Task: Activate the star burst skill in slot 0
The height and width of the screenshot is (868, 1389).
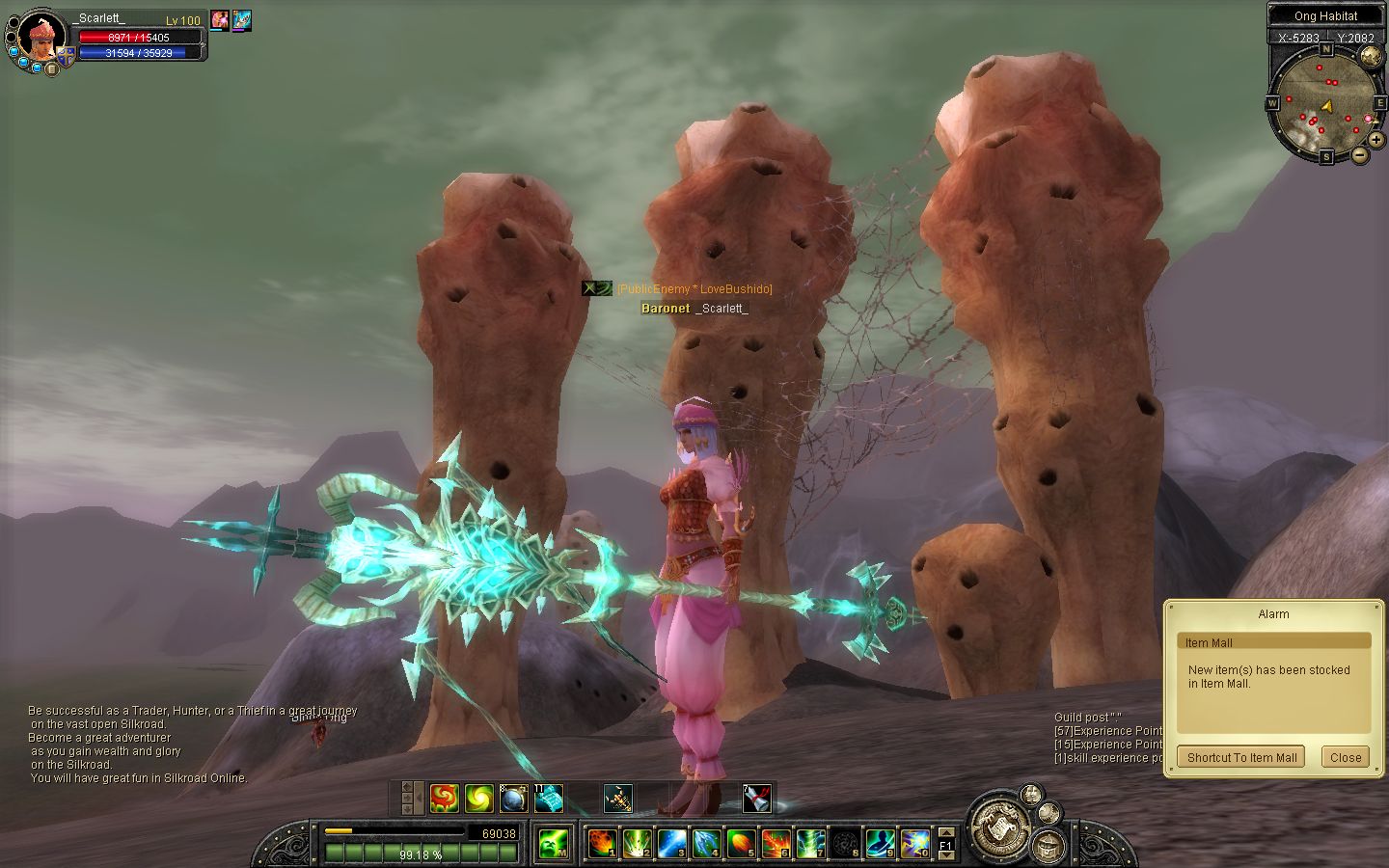Action: pyautogui.click(x=914, y=844)
